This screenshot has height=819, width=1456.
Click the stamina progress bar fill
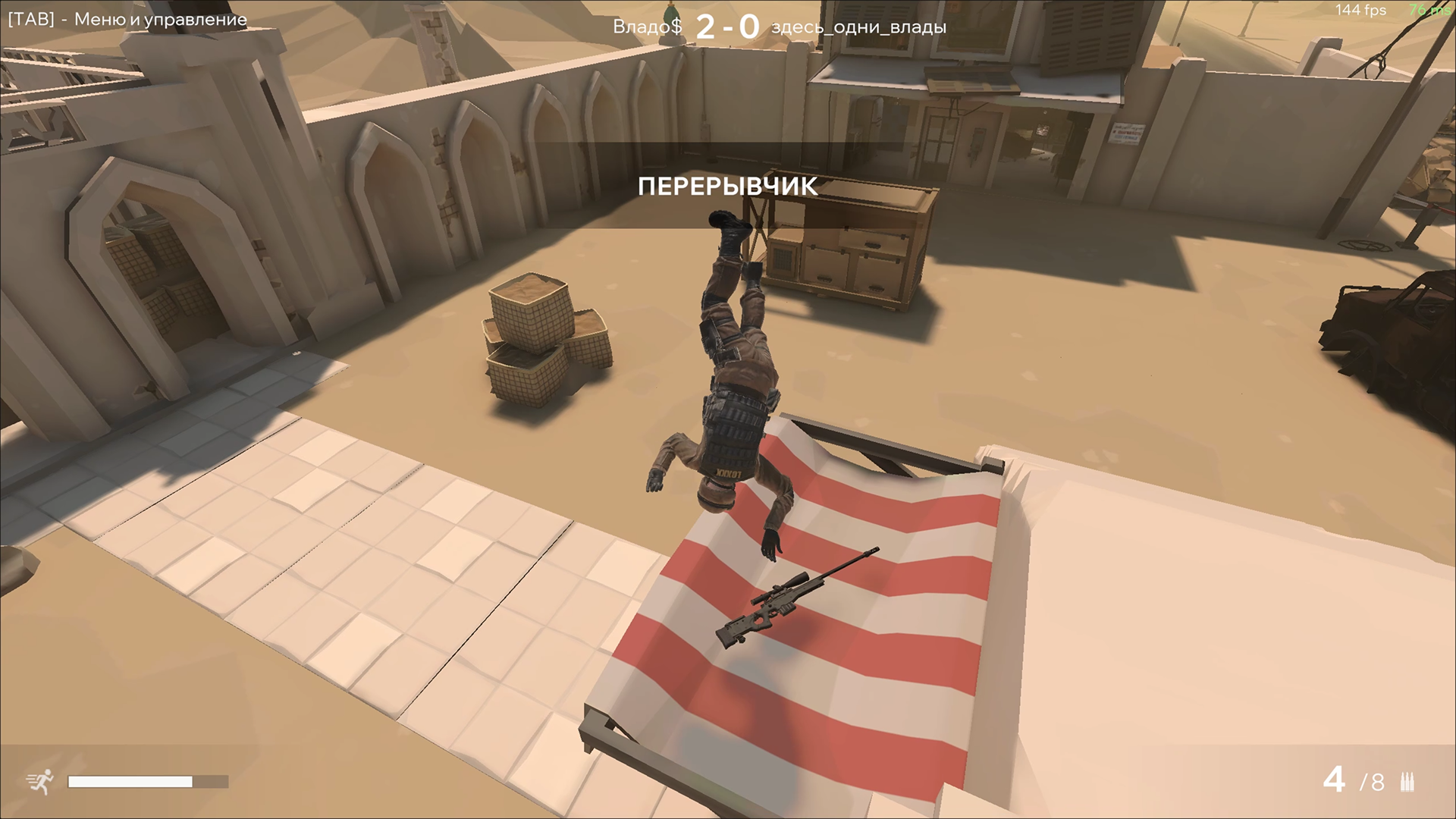pyautogui.click(x=129, y=781)
